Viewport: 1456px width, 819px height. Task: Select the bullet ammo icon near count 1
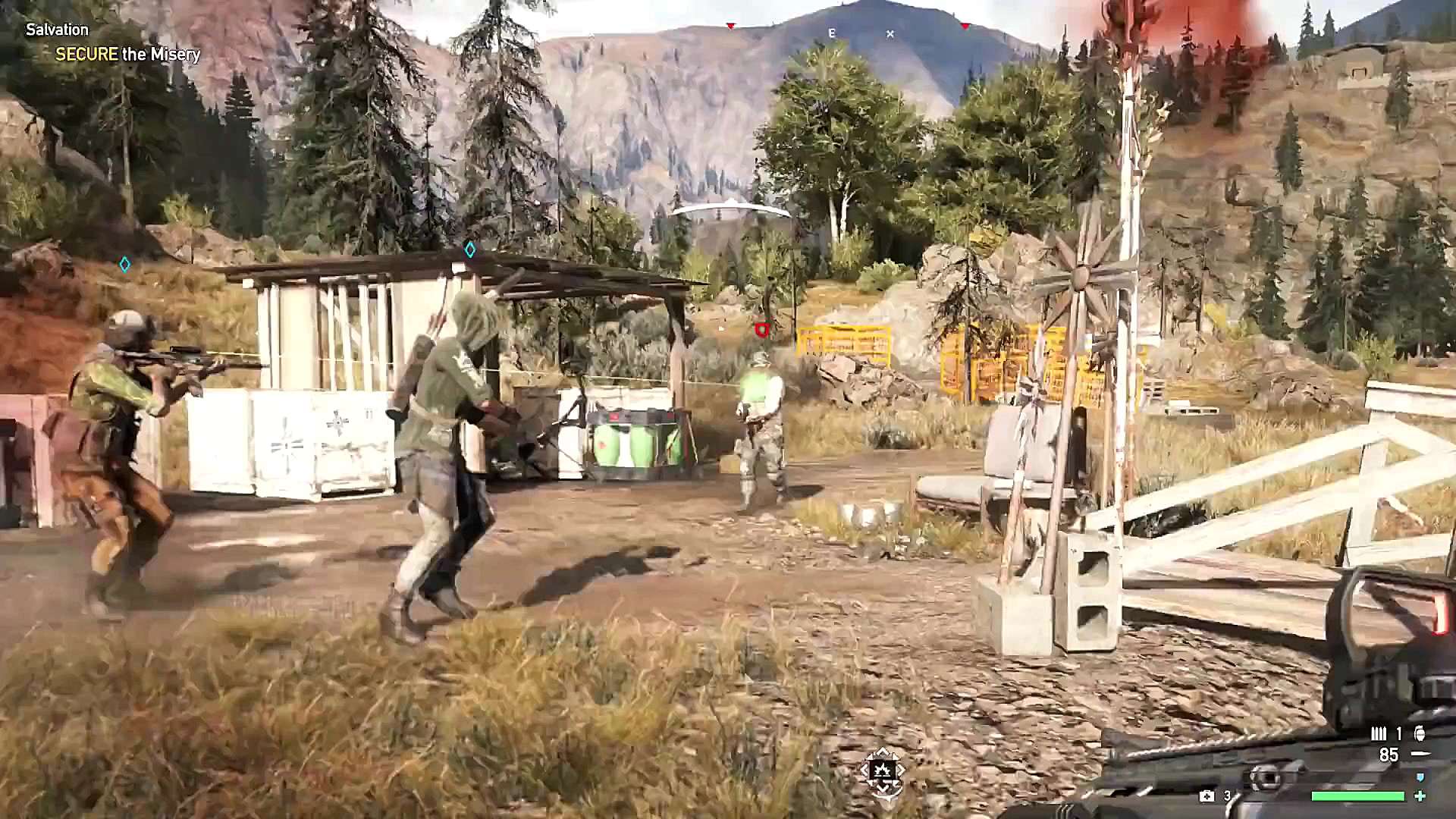pyautogui.click(x=1379, y=733)
